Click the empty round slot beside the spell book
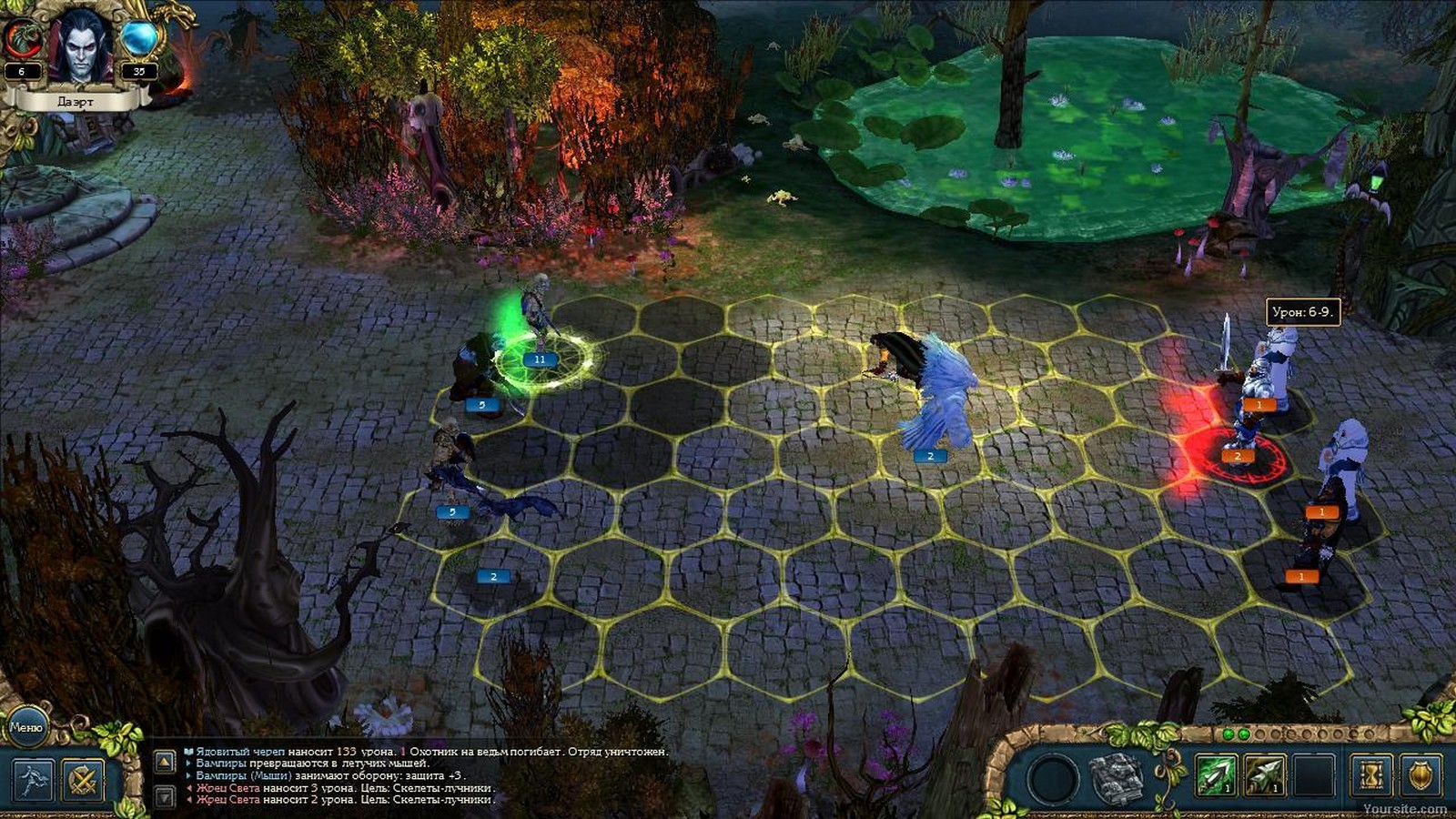The image size is (1456, 819). tap(1053, 780)
